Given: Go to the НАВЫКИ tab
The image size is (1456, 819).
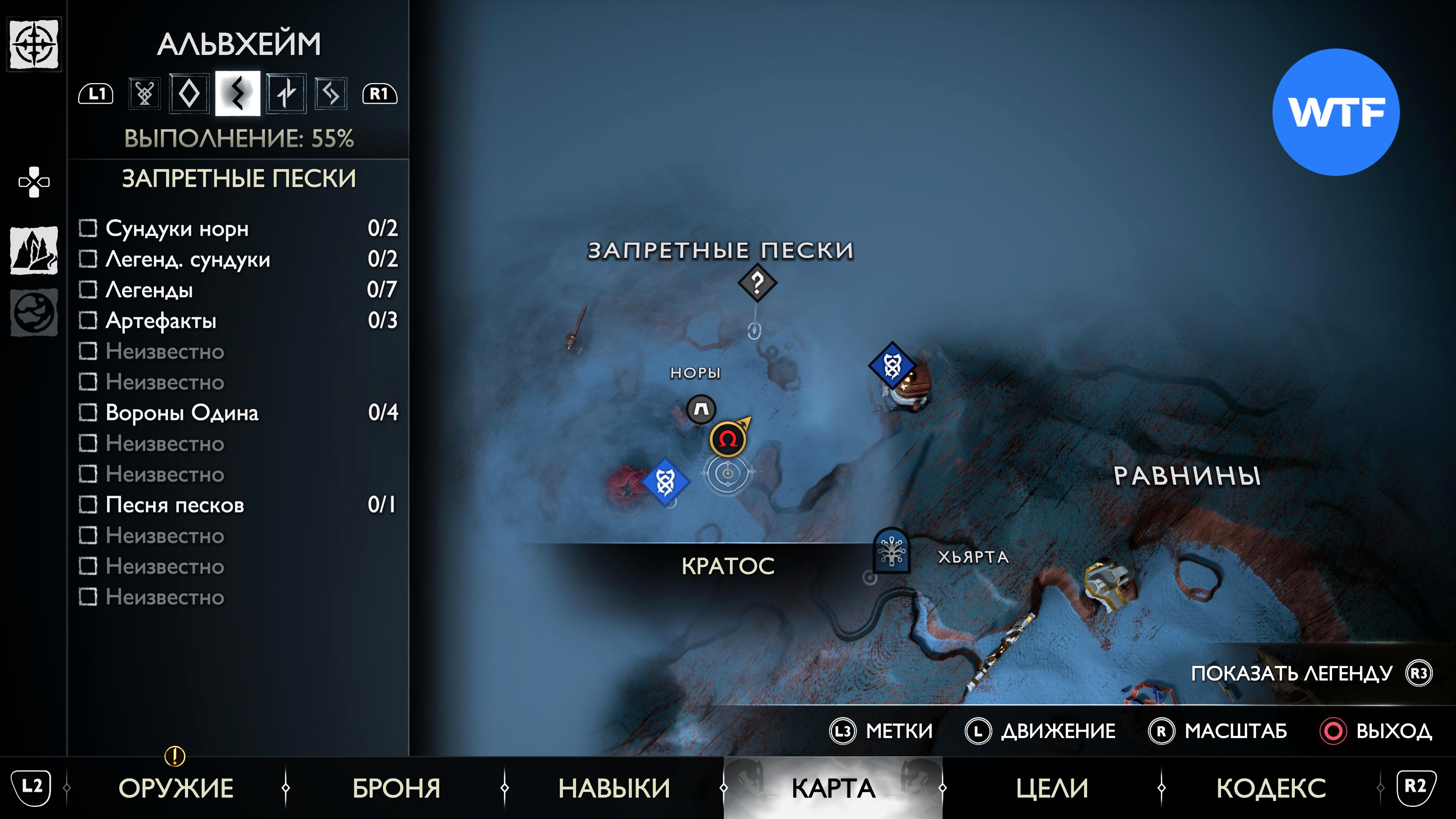Looking at the screenshot, I should coord(614,788).
